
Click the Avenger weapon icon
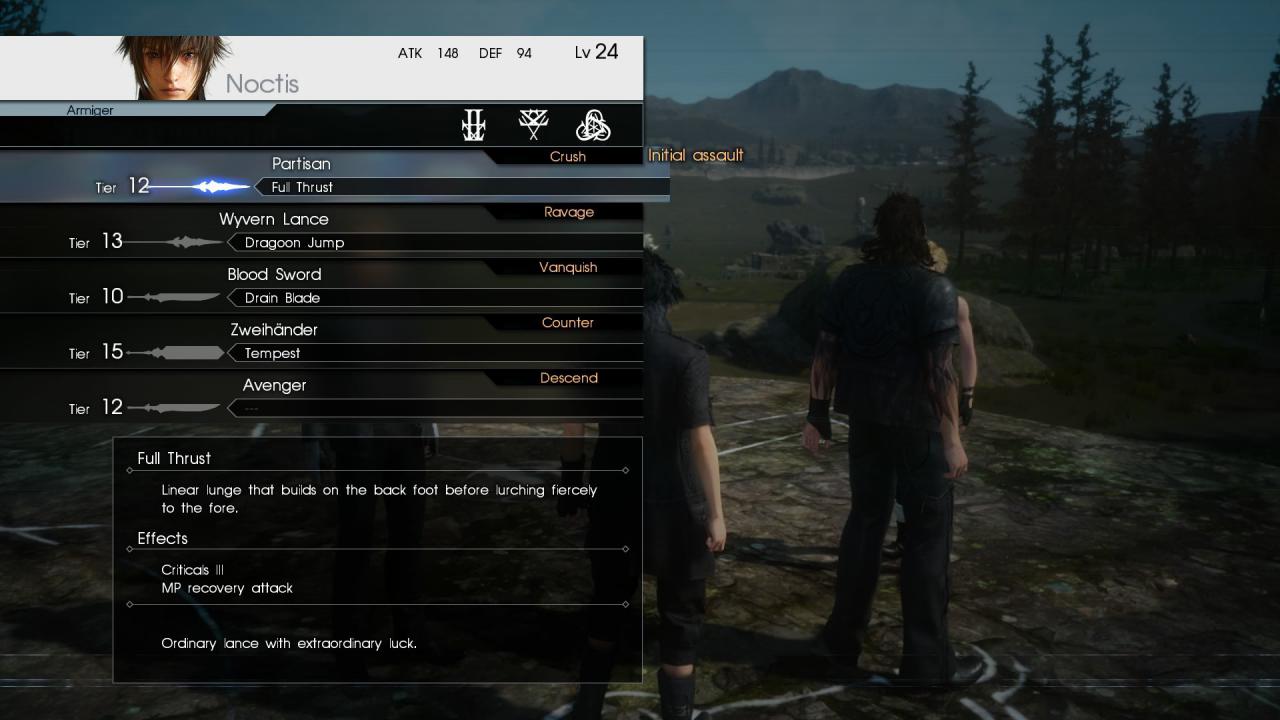click(183, 407)
